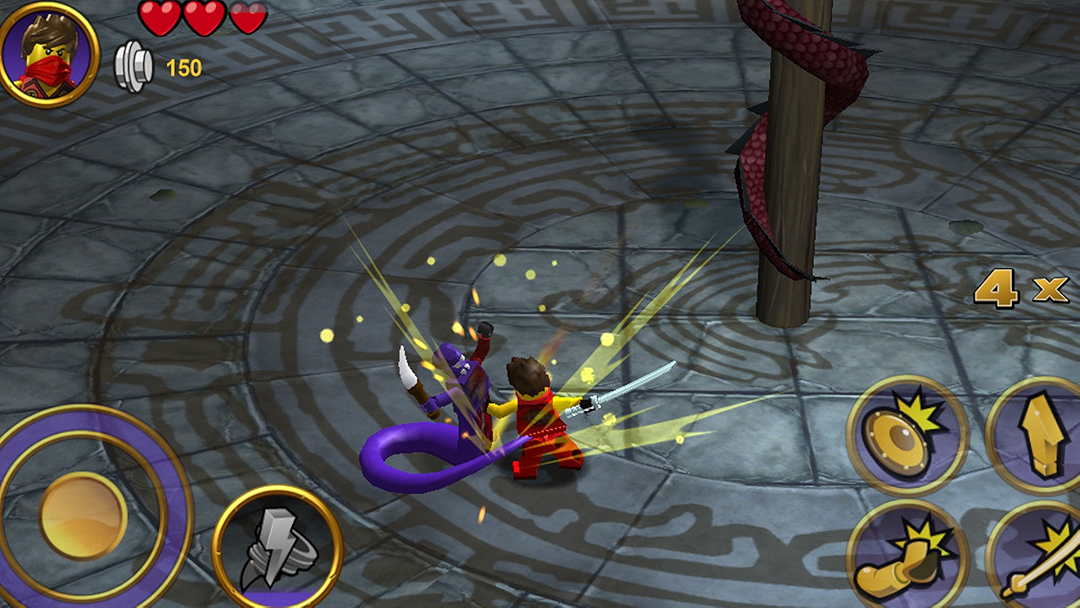Activate the lightning tornado Spinjitzu ability

(277, 548)
